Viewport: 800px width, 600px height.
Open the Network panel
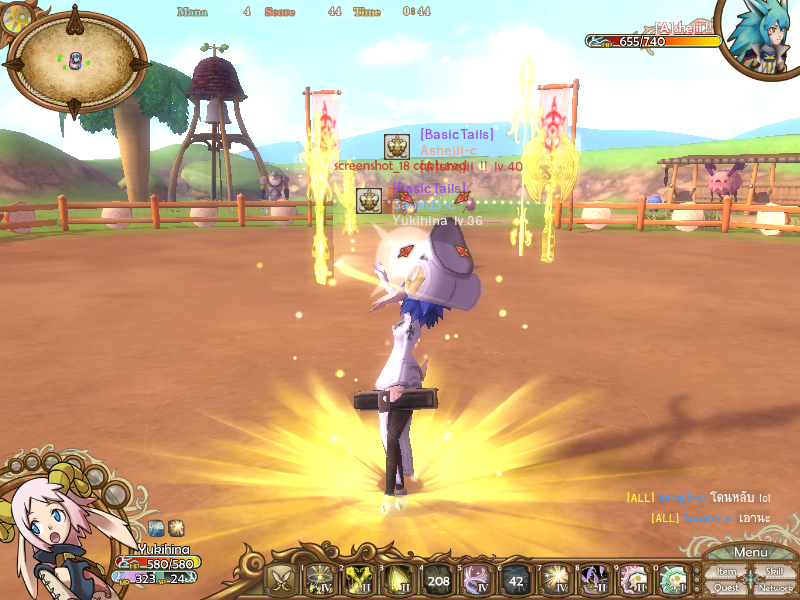[775, 588]
